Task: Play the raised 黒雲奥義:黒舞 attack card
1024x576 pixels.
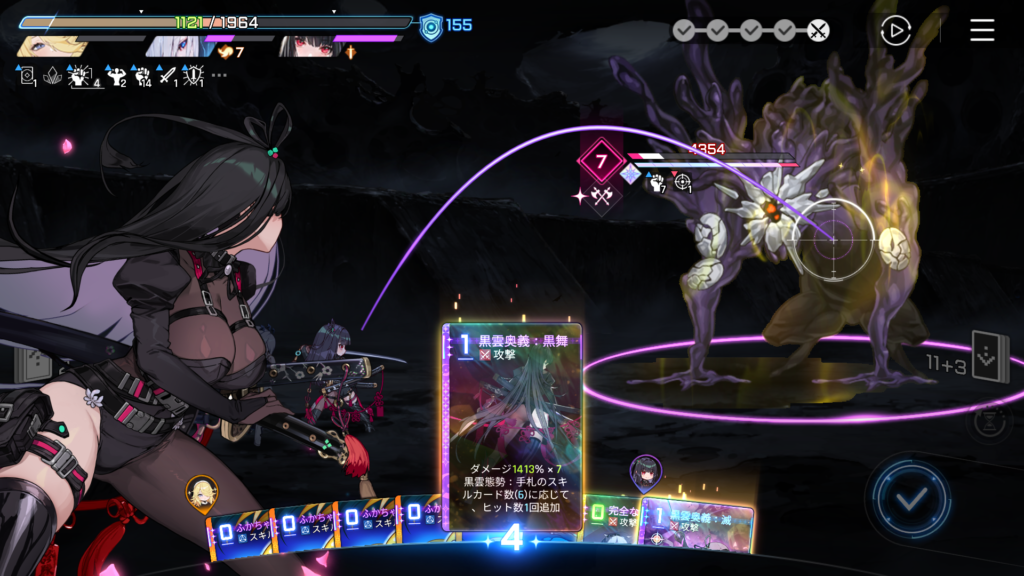Action: tap(513, 427)
